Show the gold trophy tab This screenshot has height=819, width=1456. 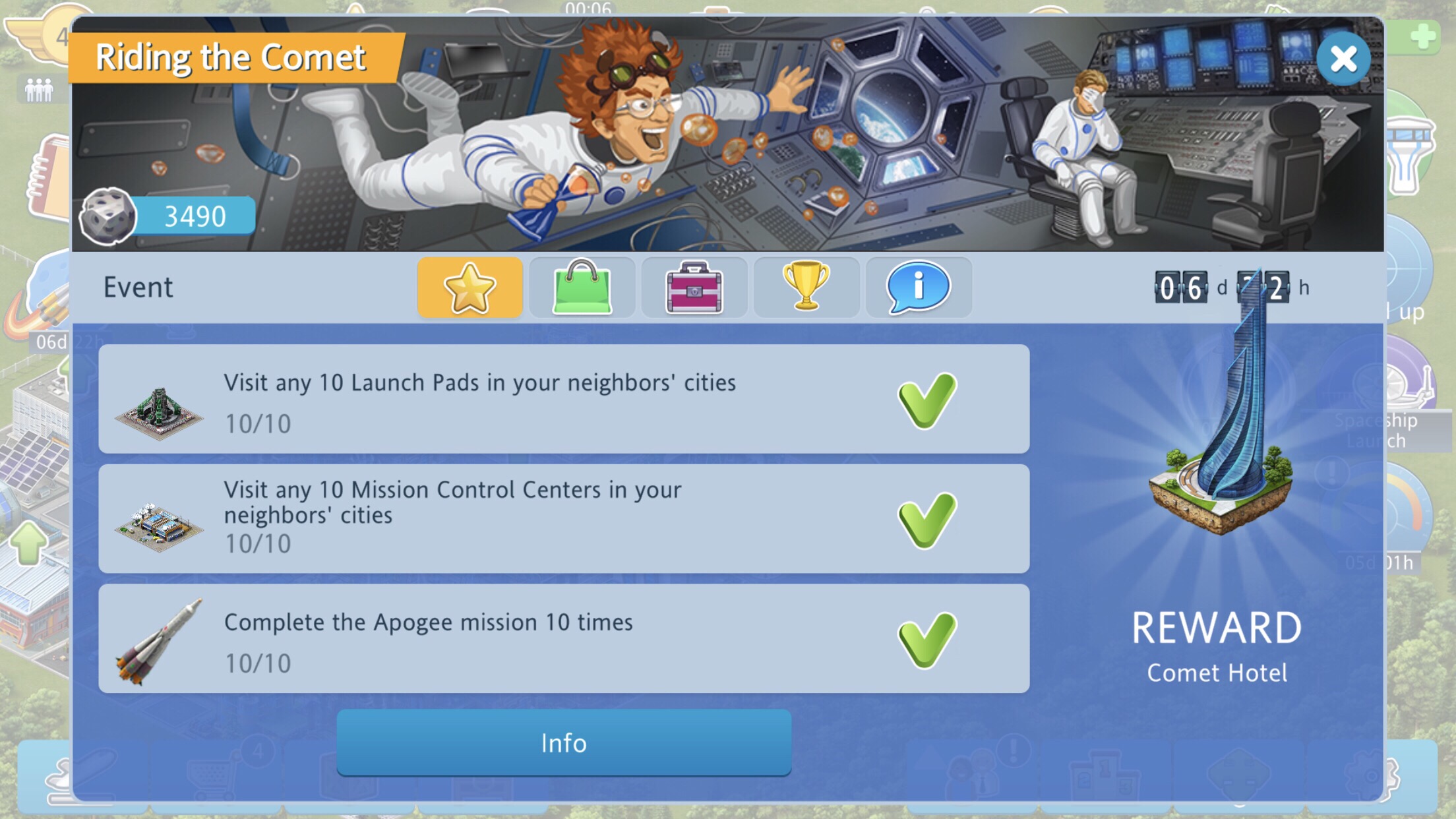point(806,288)
